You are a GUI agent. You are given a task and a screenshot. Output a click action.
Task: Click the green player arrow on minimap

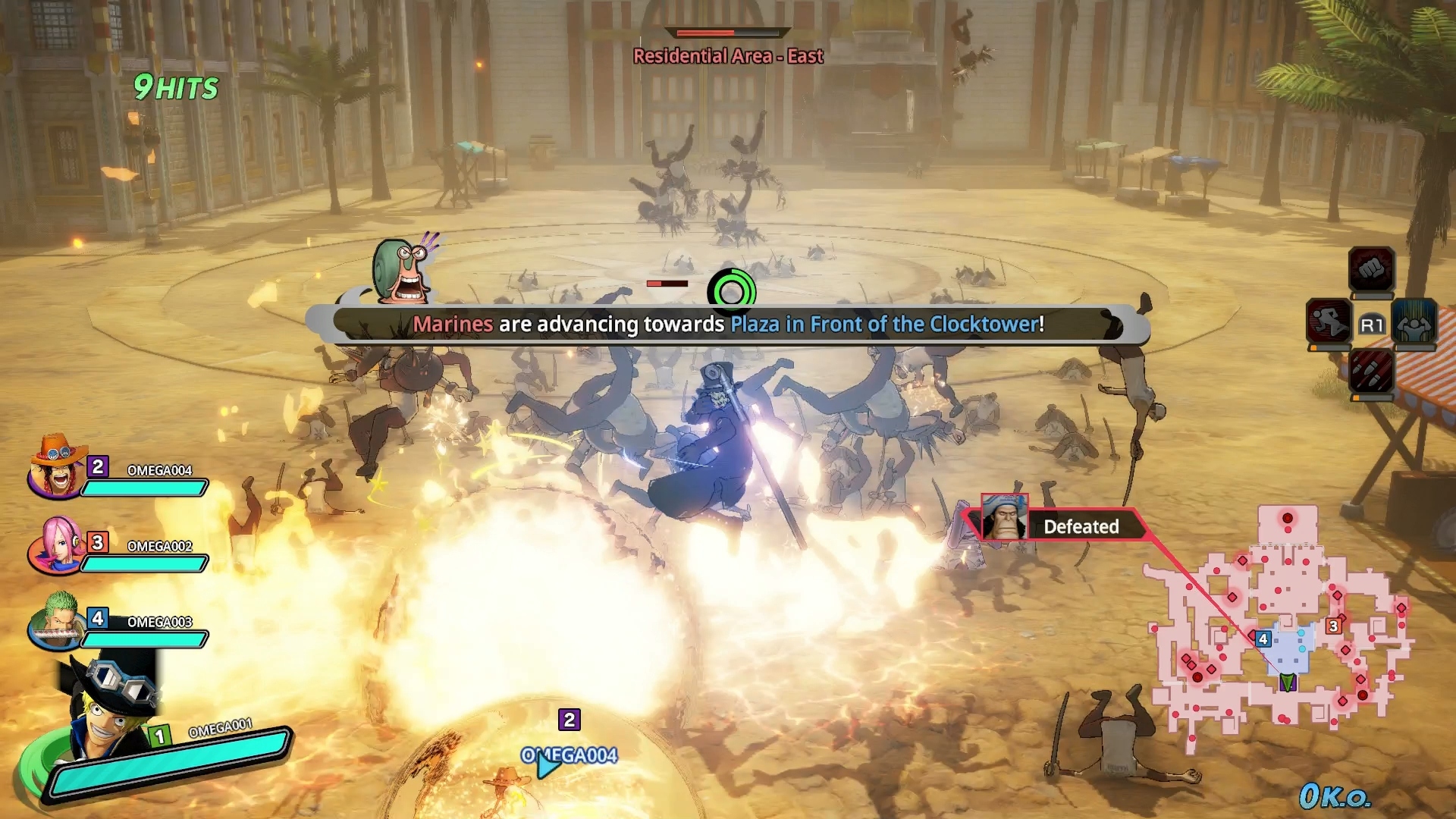pyautogui.click(x=1287, y=682)
